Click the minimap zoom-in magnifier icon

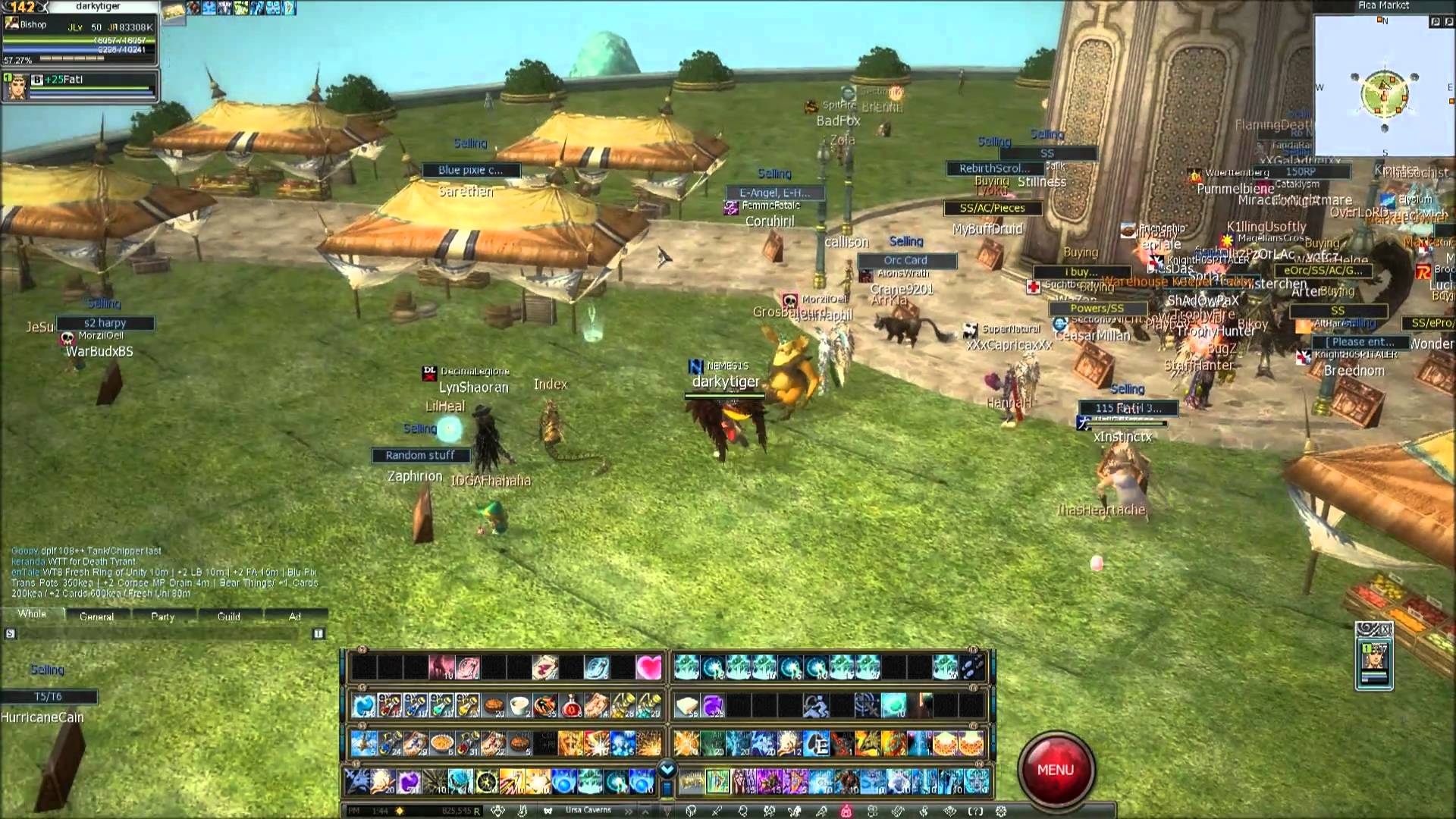[1436, 21]
